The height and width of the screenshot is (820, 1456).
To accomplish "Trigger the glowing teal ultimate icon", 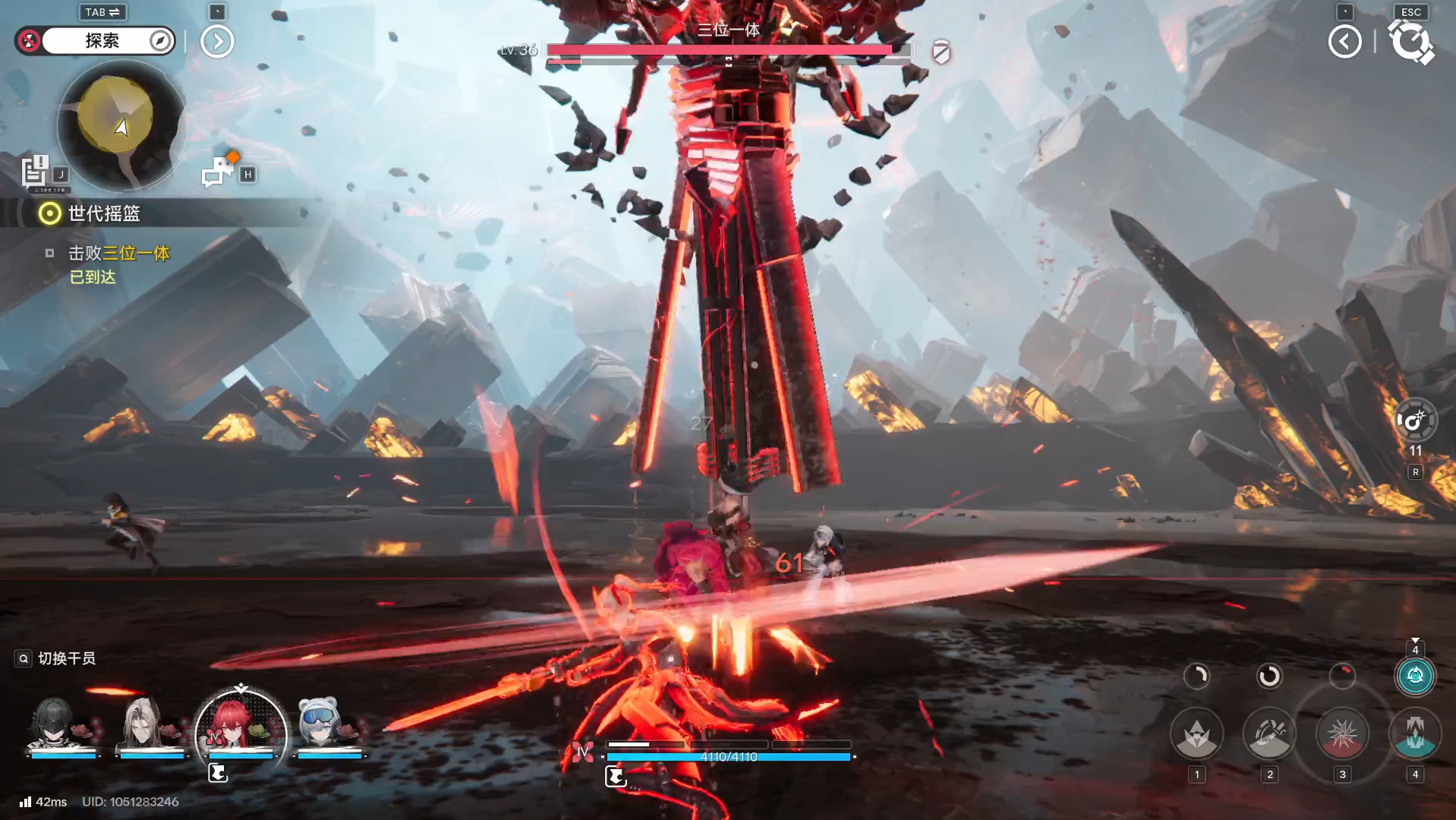I will pos(1415,676).
